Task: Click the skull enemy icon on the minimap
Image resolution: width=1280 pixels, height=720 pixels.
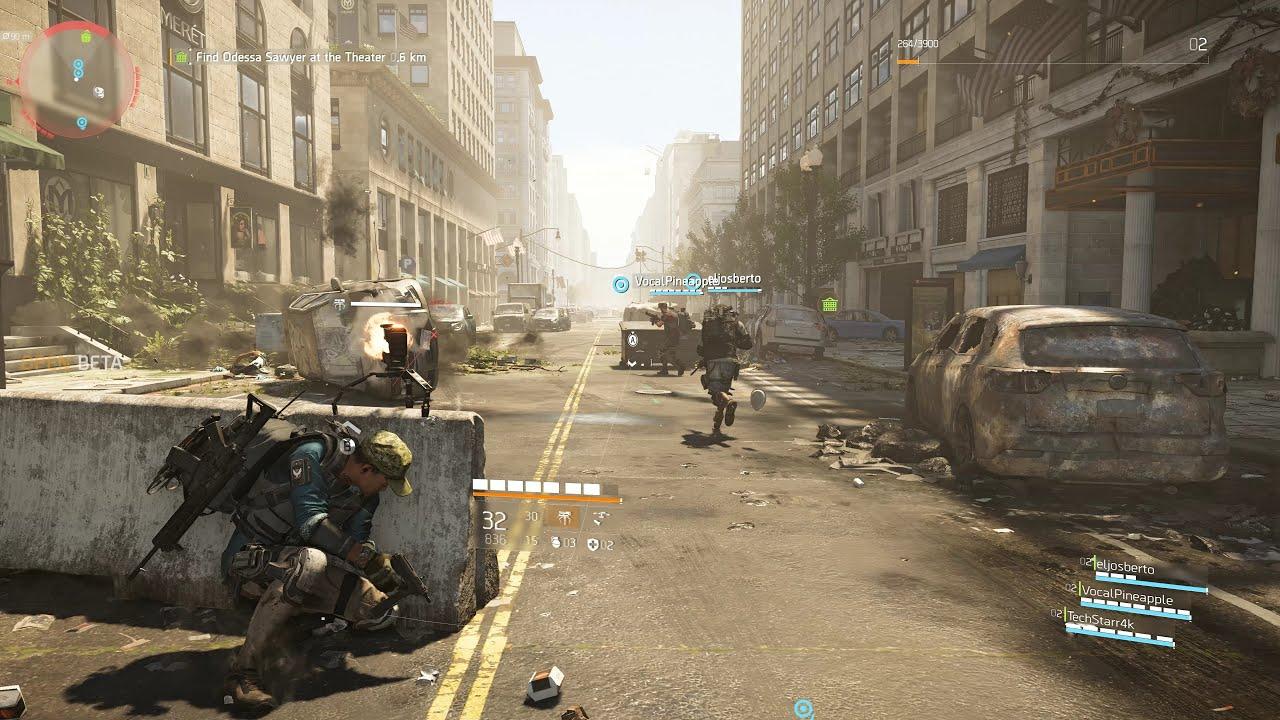Action: click(x=99, y=90)
